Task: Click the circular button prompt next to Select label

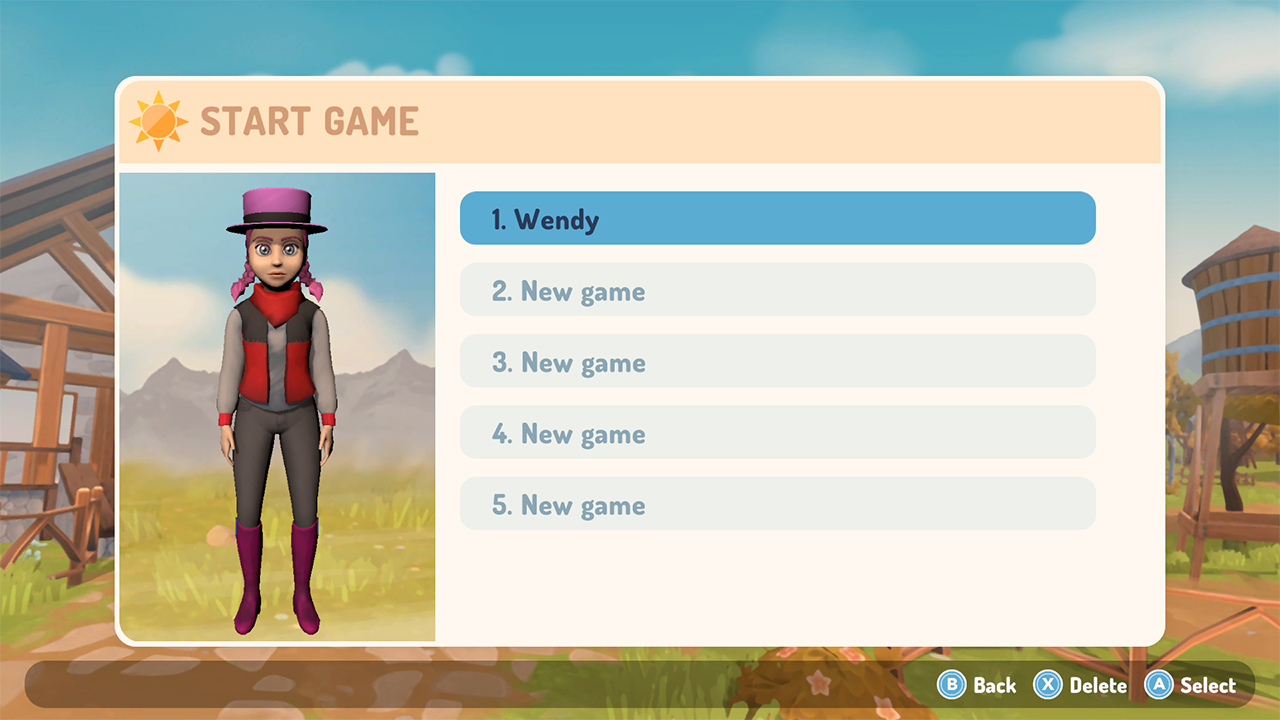Action: tap(1160, 686)
